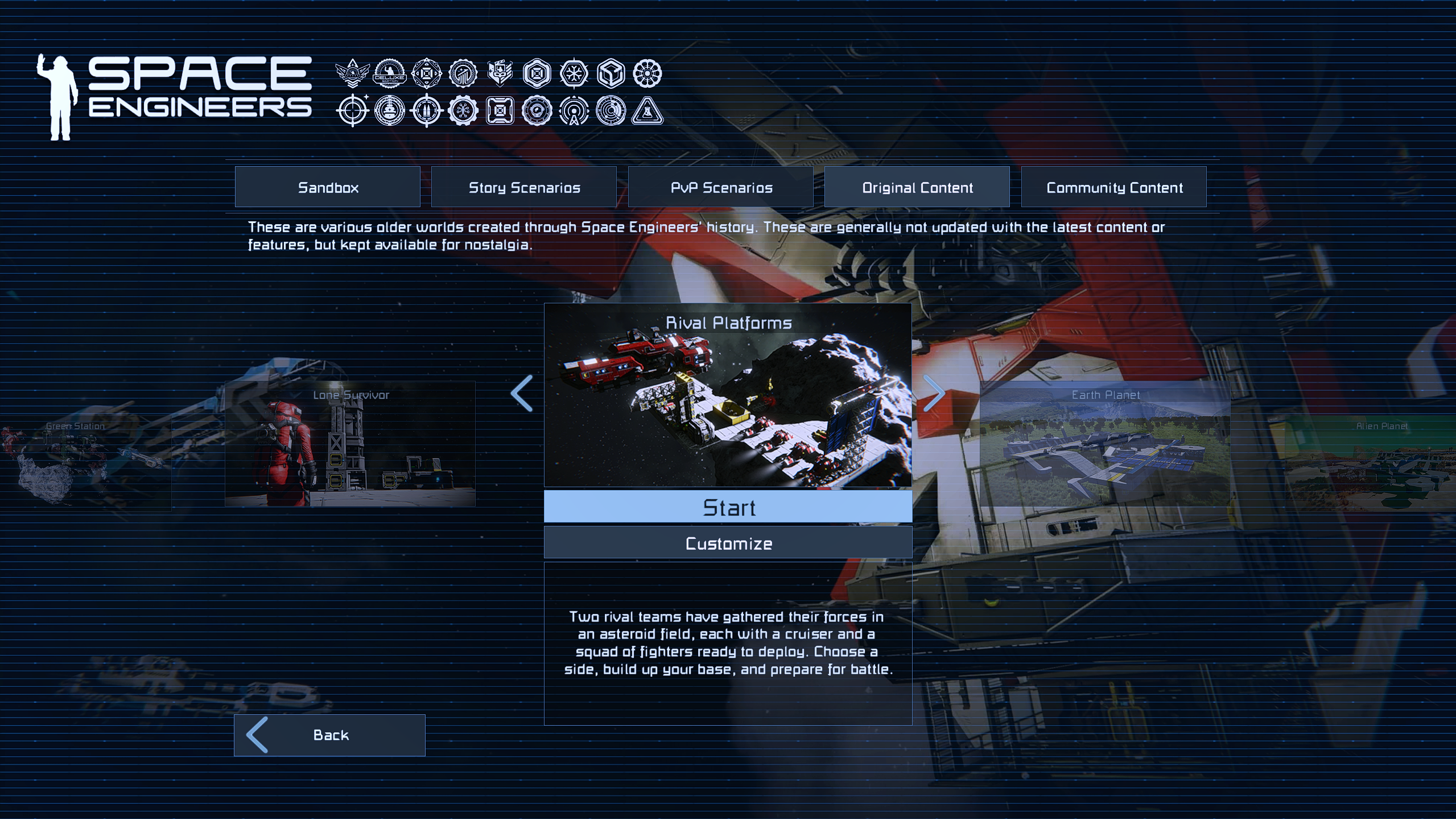Click the left carousel arrow
Image resolution: width=1456 pixels, height=819 pixels.
522,393
